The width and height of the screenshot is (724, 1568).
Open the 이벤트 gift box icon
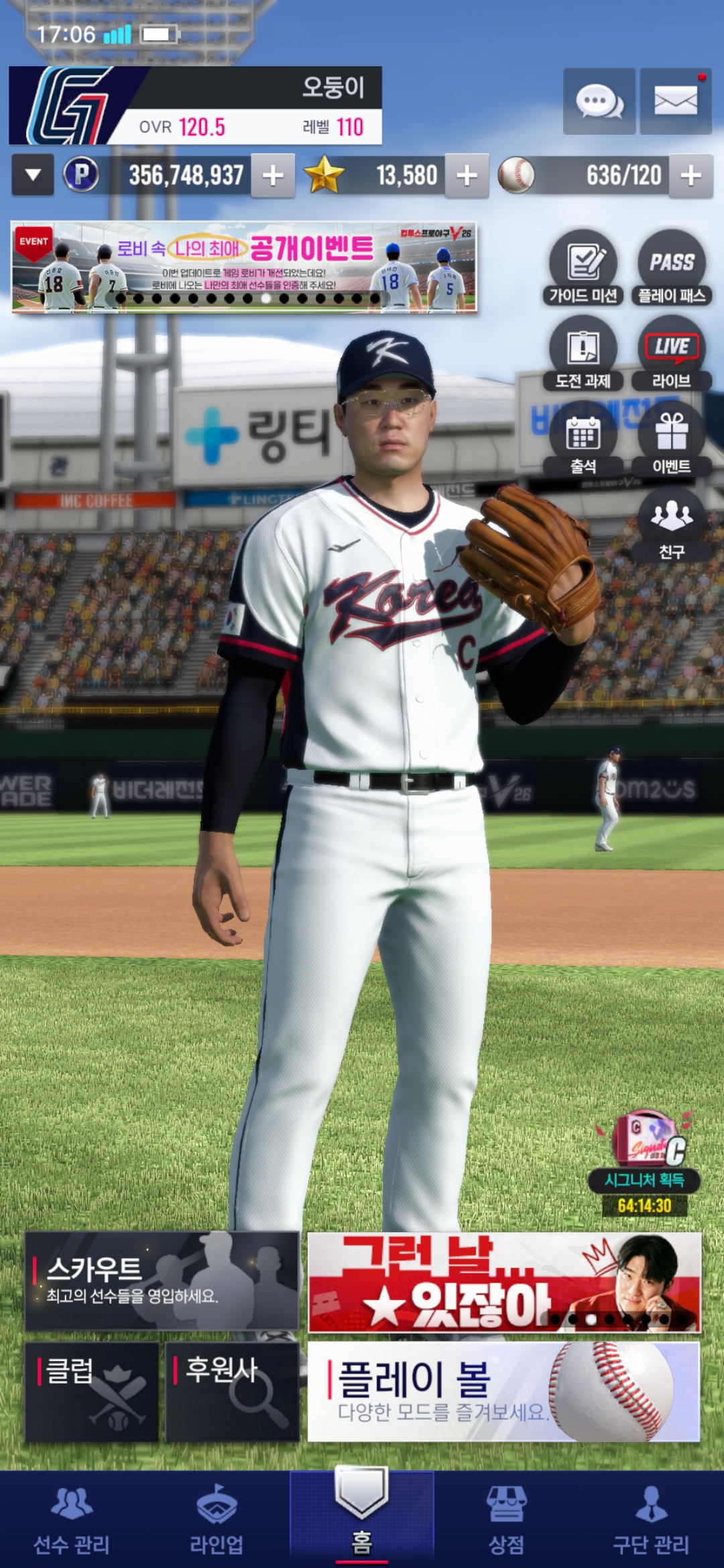tap(672, 439)
